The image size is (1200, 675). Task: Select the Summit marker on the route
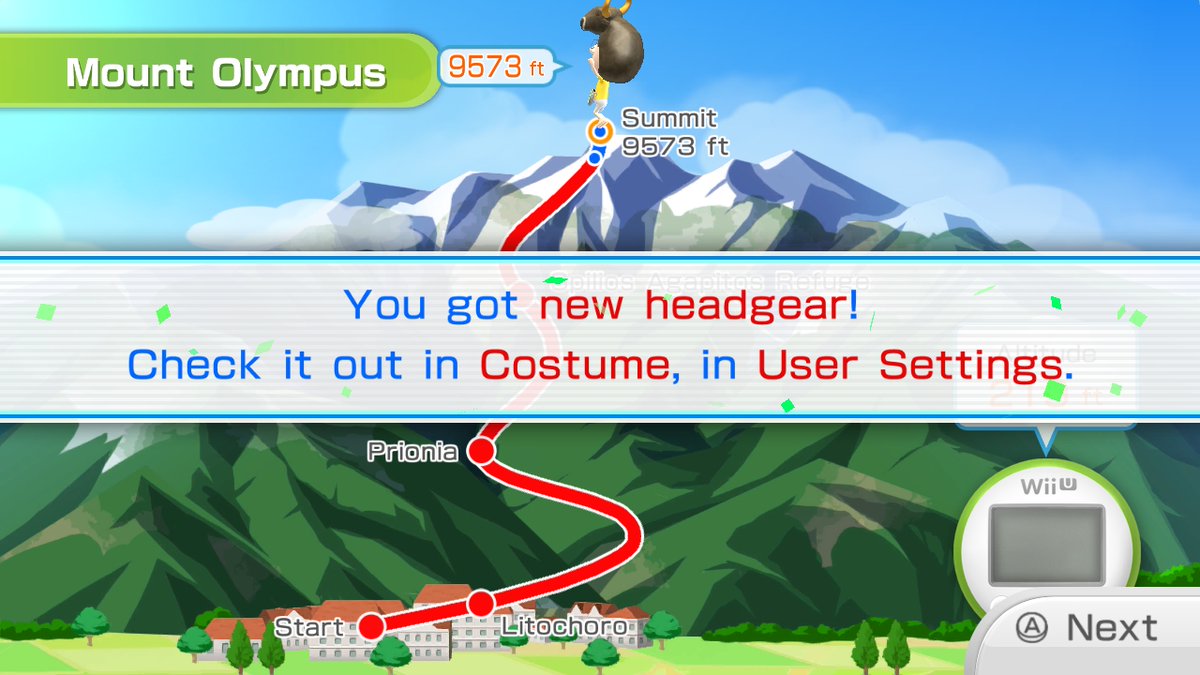pyautogui.click(x=600, y=131)
